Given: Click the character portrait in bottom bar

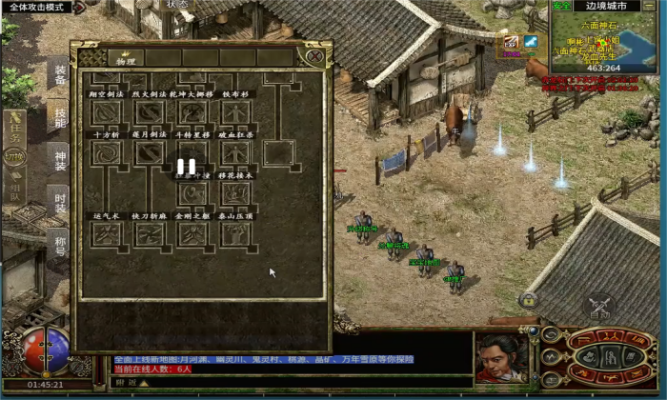Looking at the screenshot, I should coord(499,357).
